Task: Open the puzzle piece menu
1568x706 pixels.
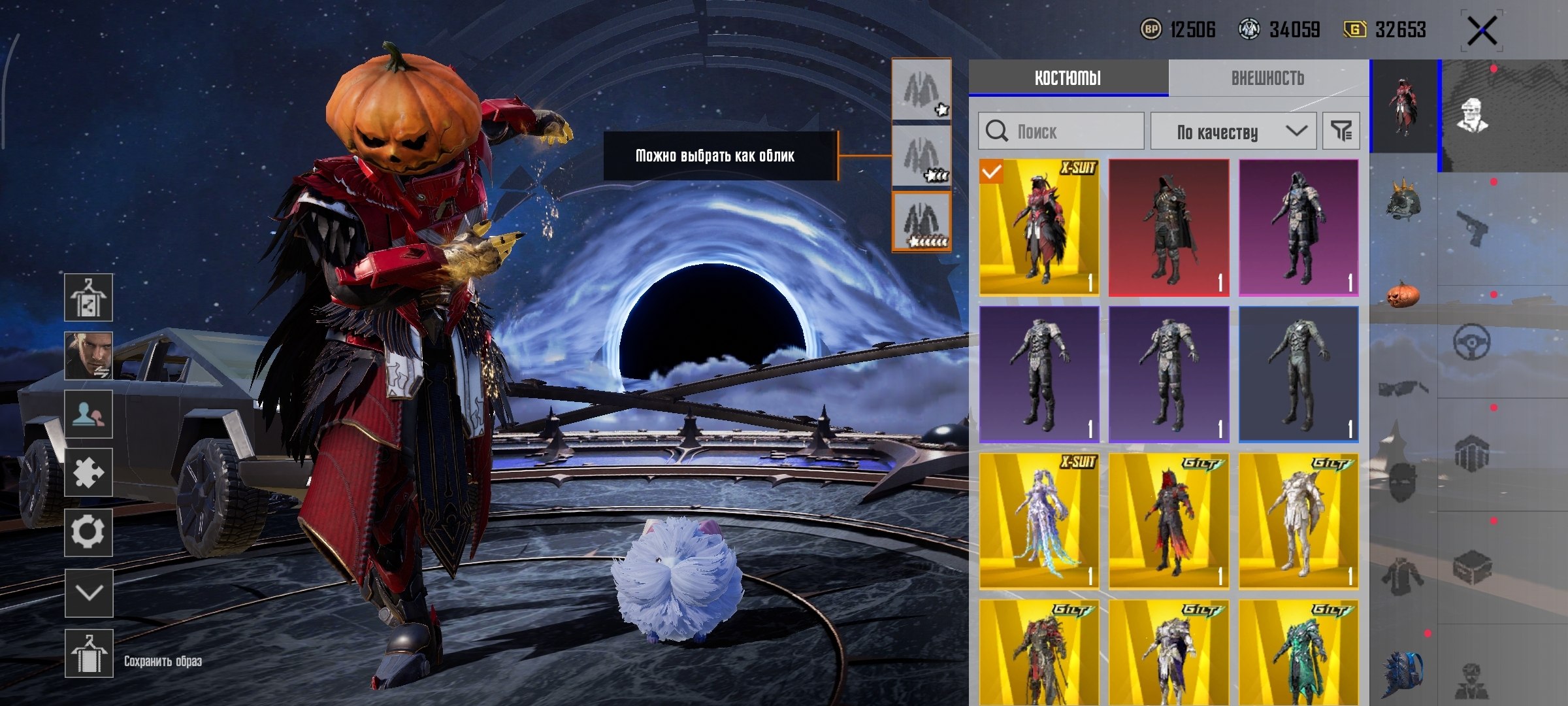Action: 88,472
